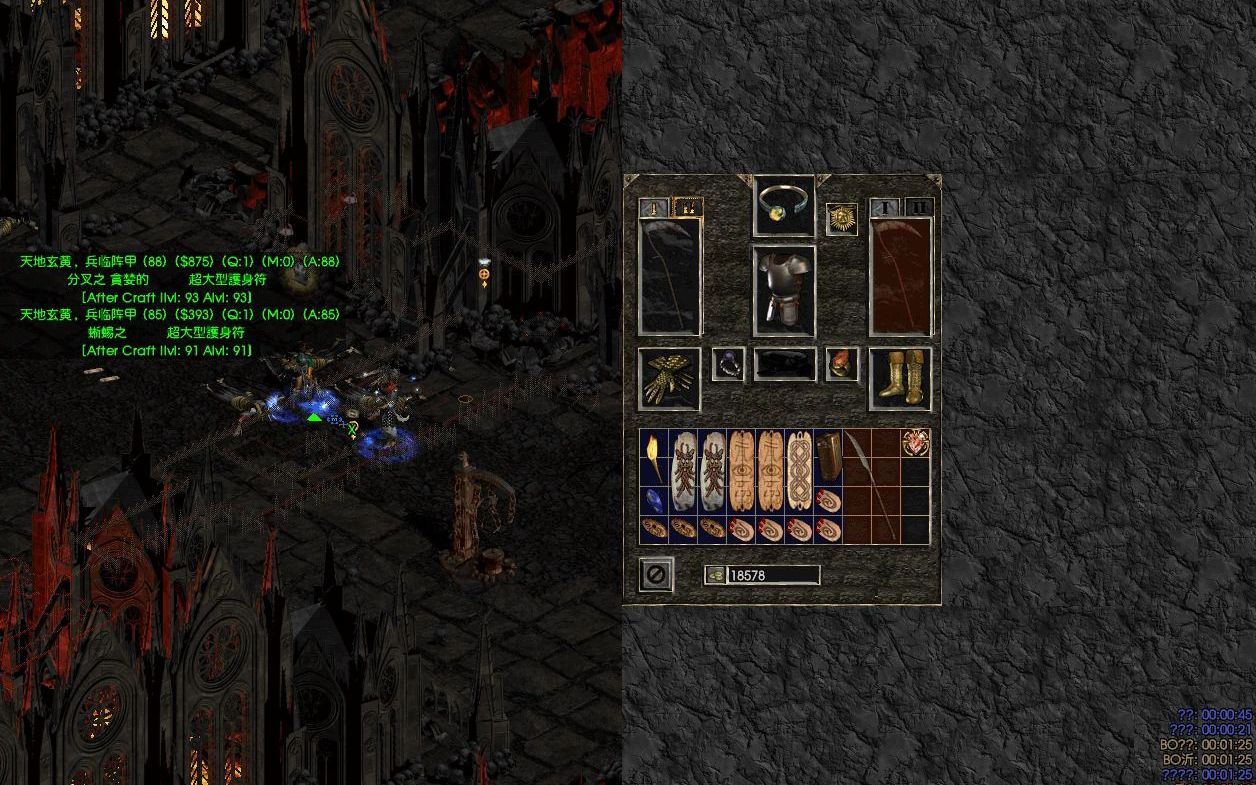The width and height of the screenshot is (1256, 785).
Task: Select the black belt slot
Action: click(785, 365)
